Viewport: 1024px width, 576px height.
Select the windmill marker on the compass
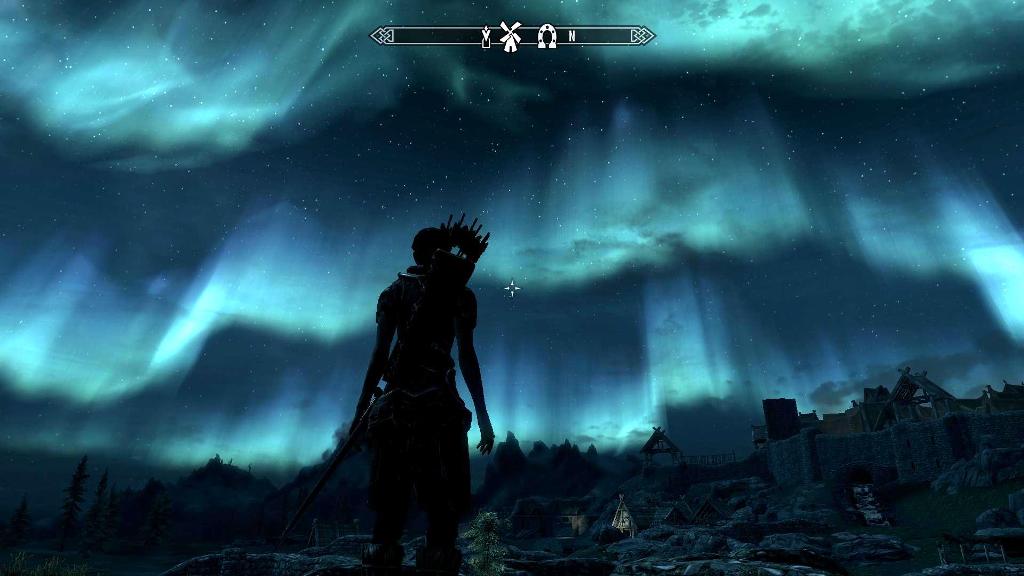[511, 36]
